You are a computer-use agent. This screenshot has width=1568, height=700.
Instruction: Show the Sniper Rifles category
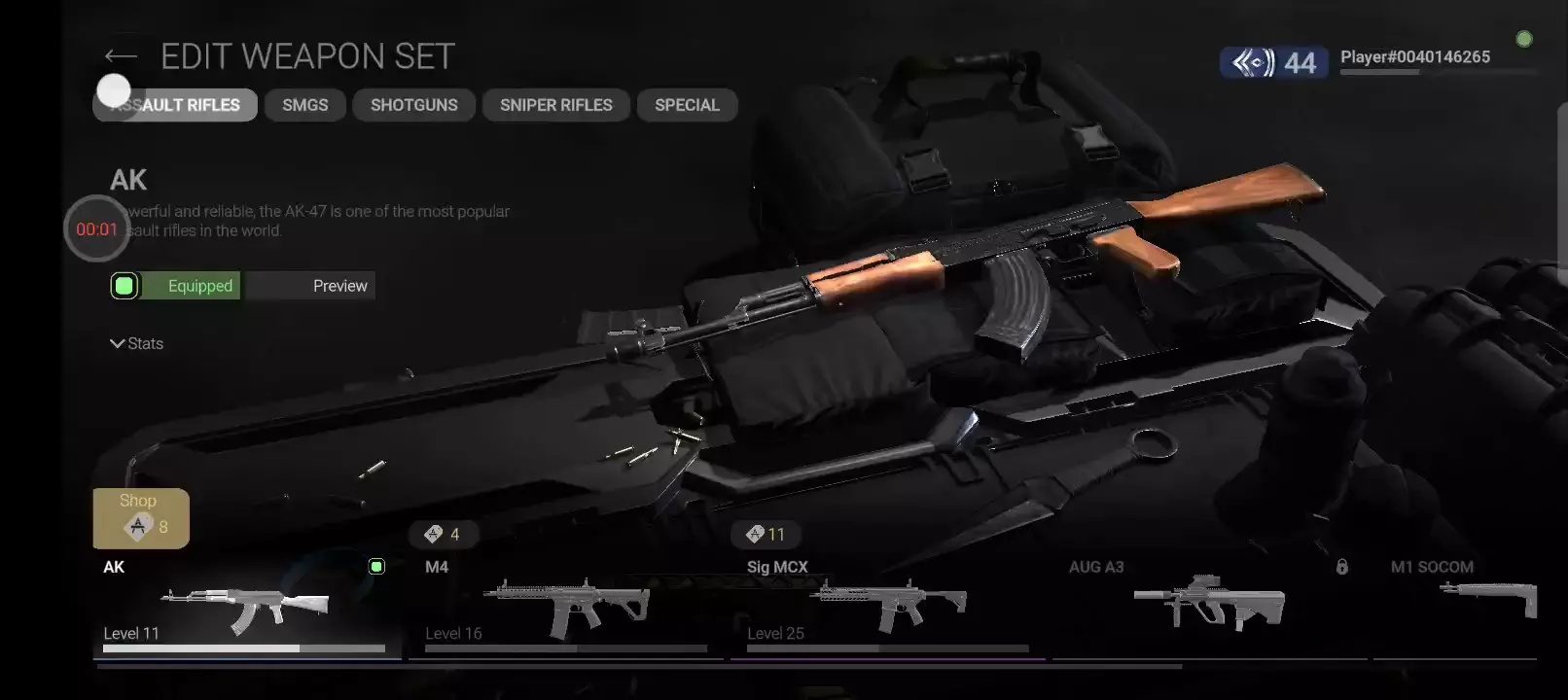[556, 105]
